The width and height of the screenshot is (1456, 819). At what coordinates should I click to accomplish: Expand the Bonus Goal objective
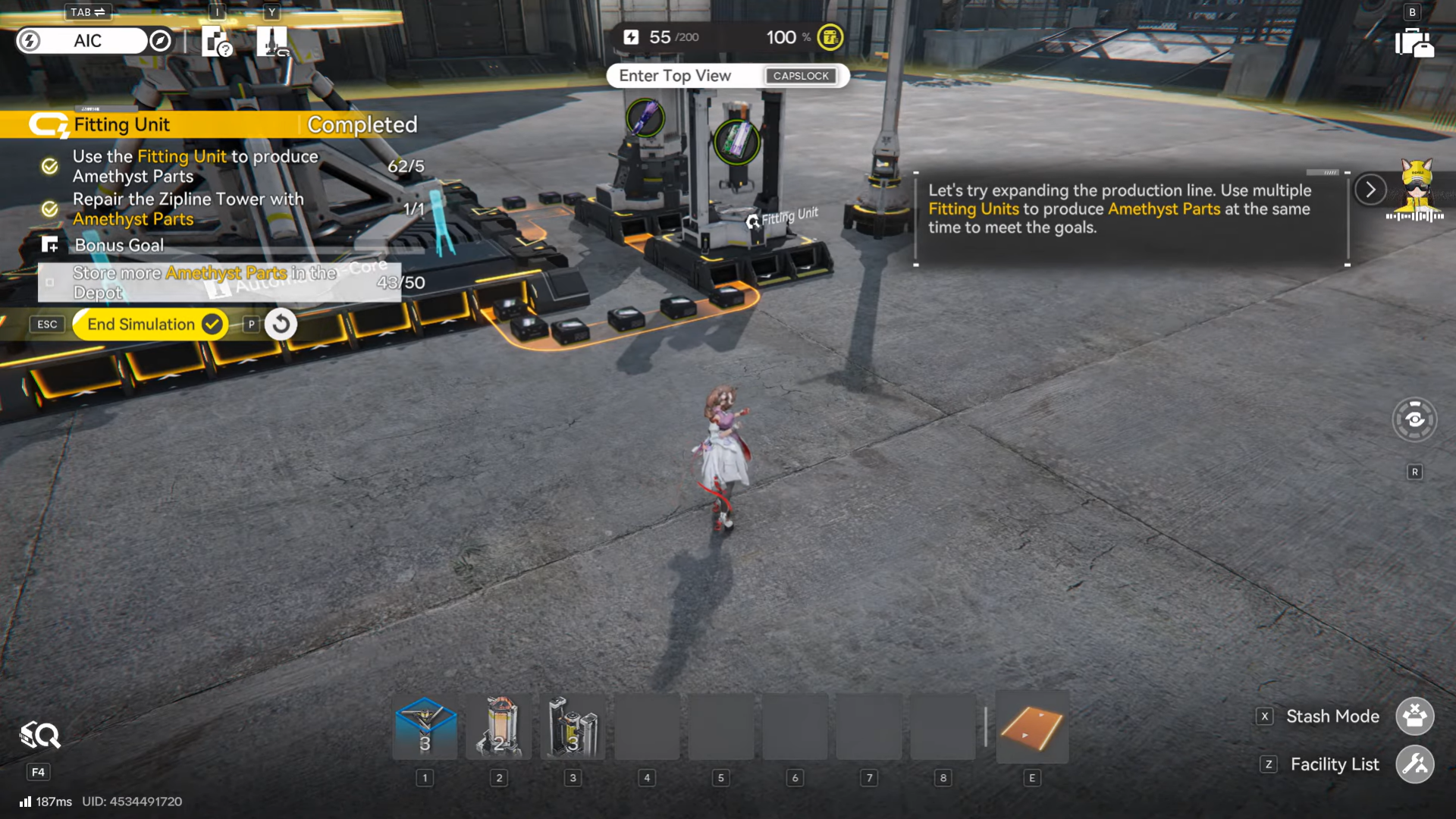[x=119, y=245]
